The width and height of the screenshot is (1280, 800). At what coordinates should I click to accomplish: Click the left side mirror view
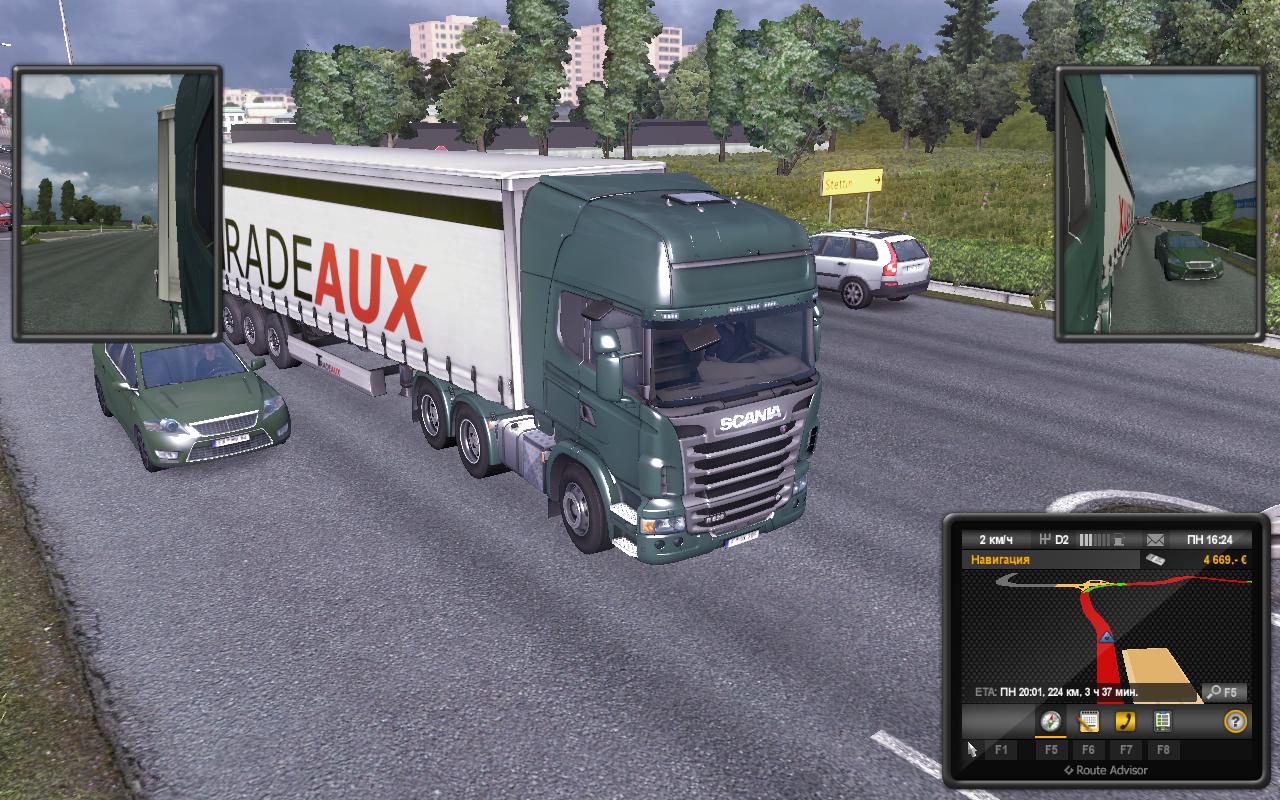click(115, 204)
